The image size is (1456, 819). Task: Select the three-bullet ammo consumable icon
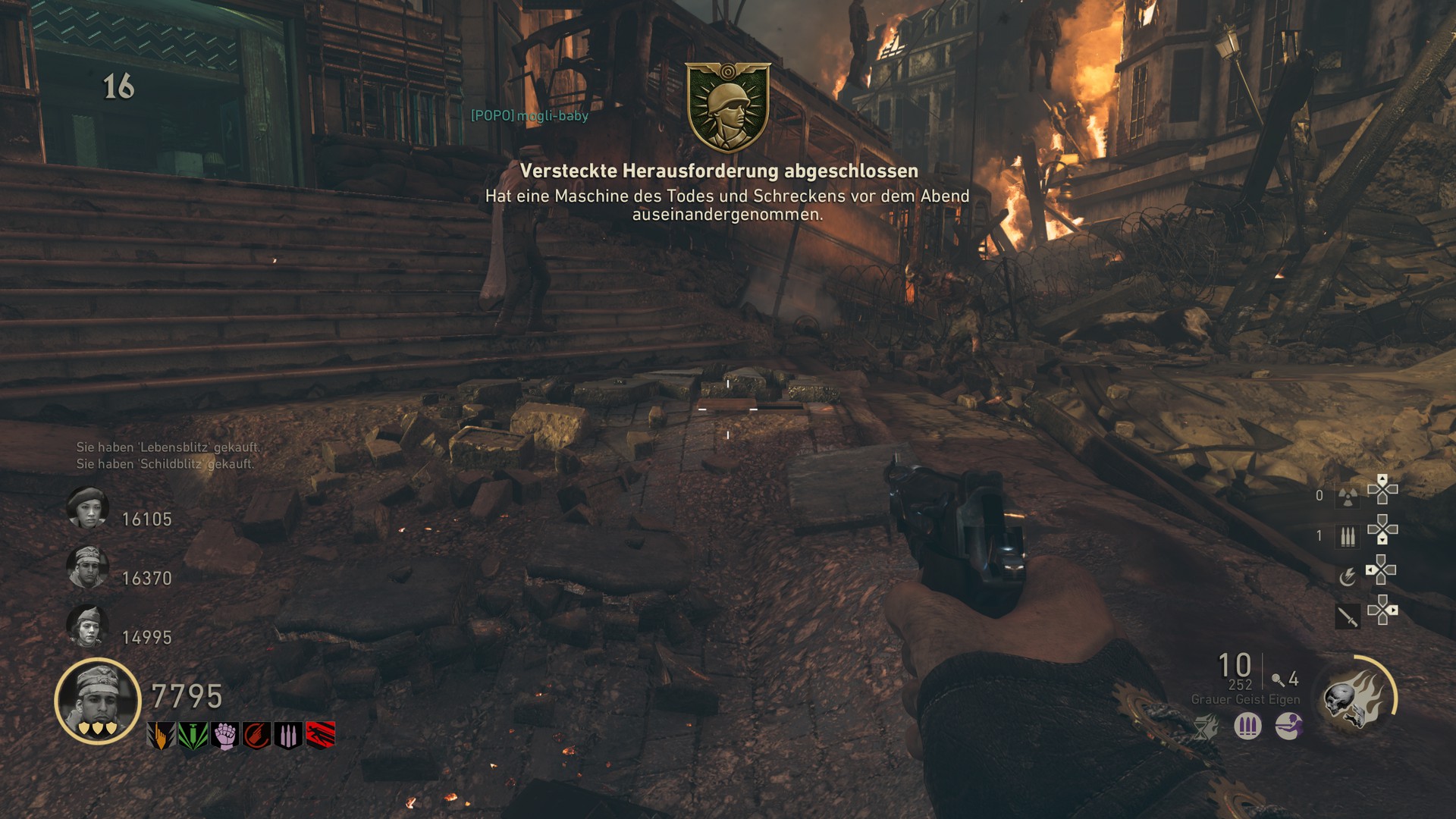(1348, 537)
